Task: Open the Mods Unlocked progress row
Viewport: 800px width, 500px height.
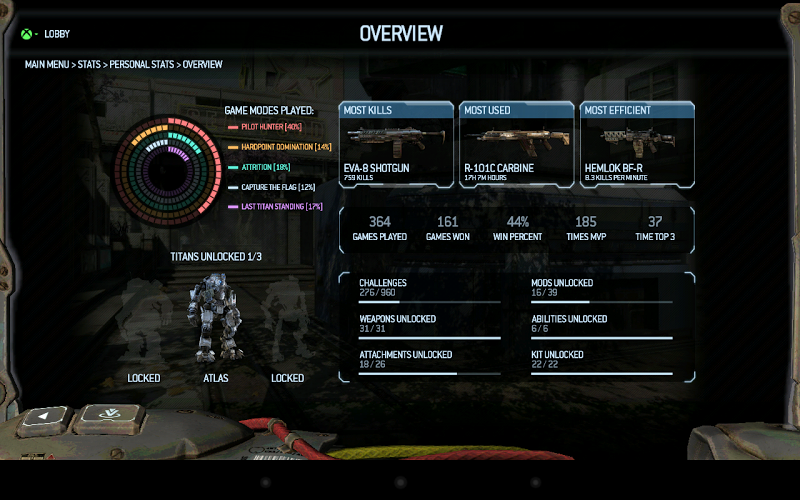Action: (601, 290)
